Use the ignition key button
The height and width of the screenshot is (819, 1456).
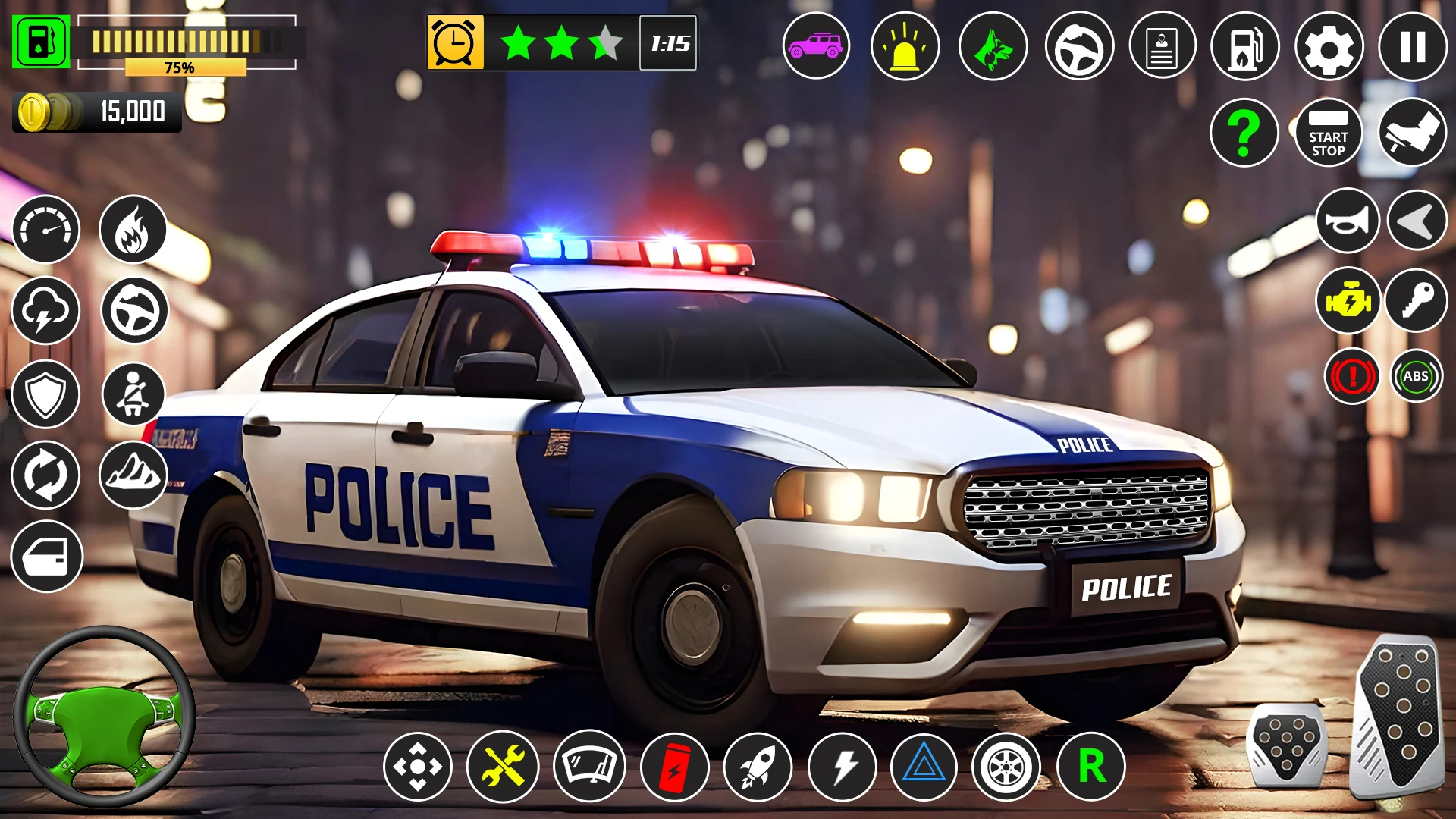pos(1417,301)
